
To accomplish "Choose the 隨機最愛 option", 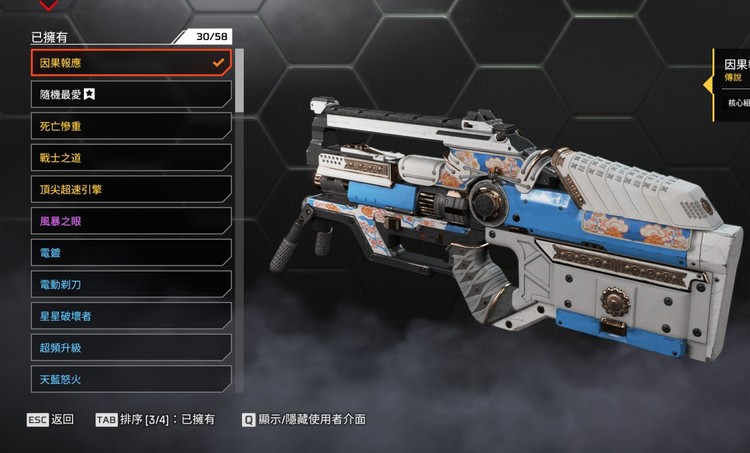I will (x=131, y=94).
